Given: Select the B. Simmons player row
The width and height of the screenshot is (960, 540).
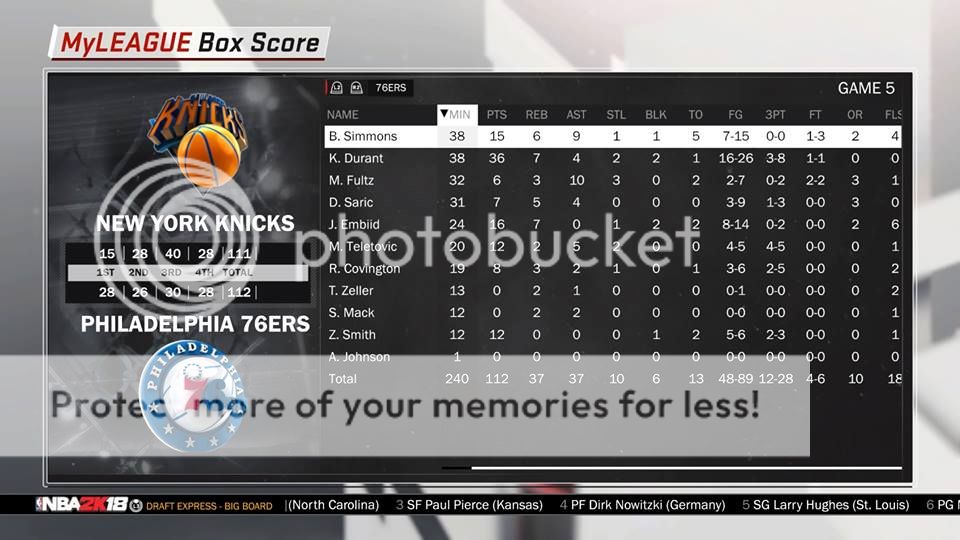Looking at the screenshot, I should tap(362, 136).
